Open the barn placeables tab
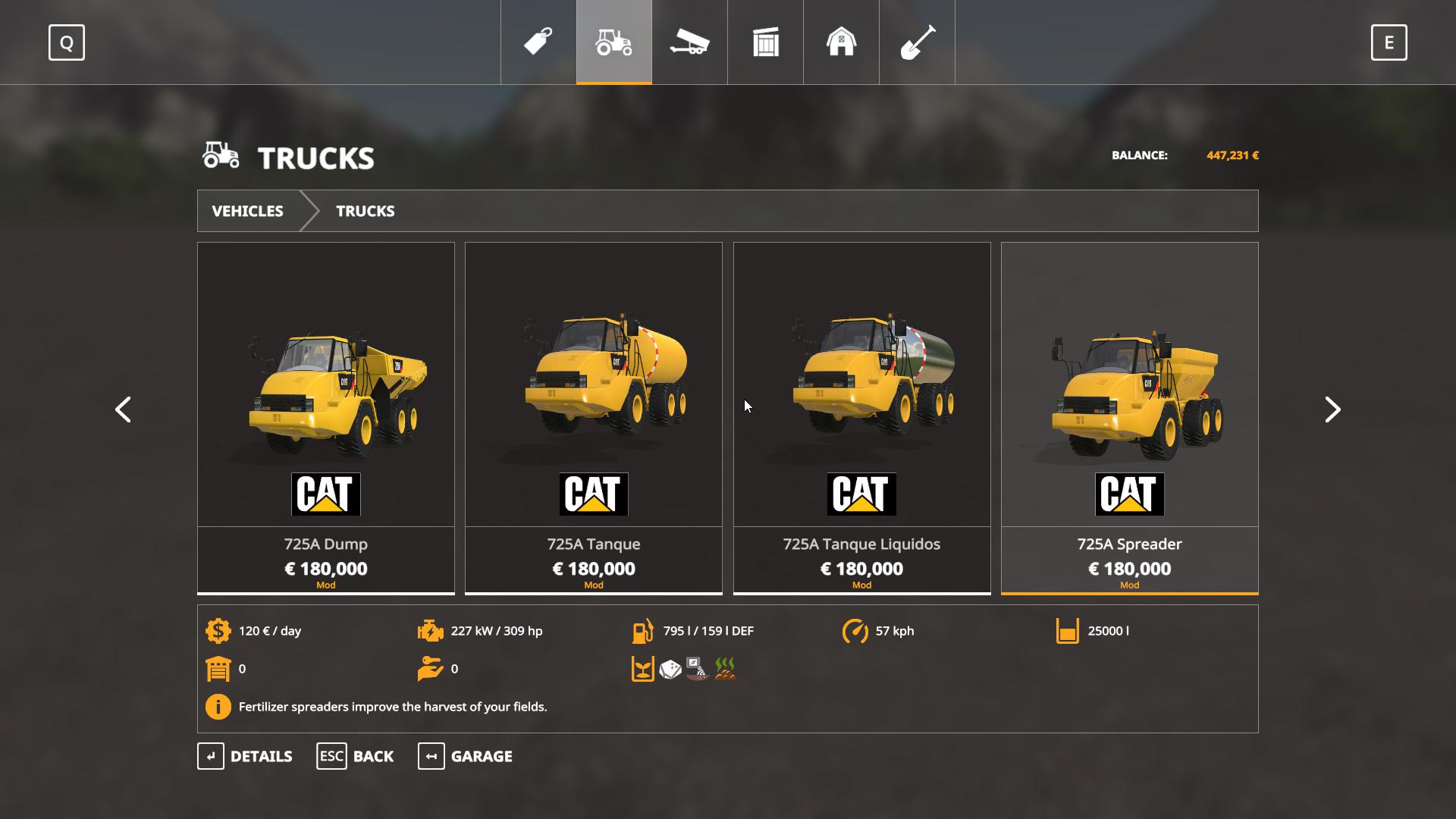This screenshot has height=819, width=1456. [x=841, y=42]
